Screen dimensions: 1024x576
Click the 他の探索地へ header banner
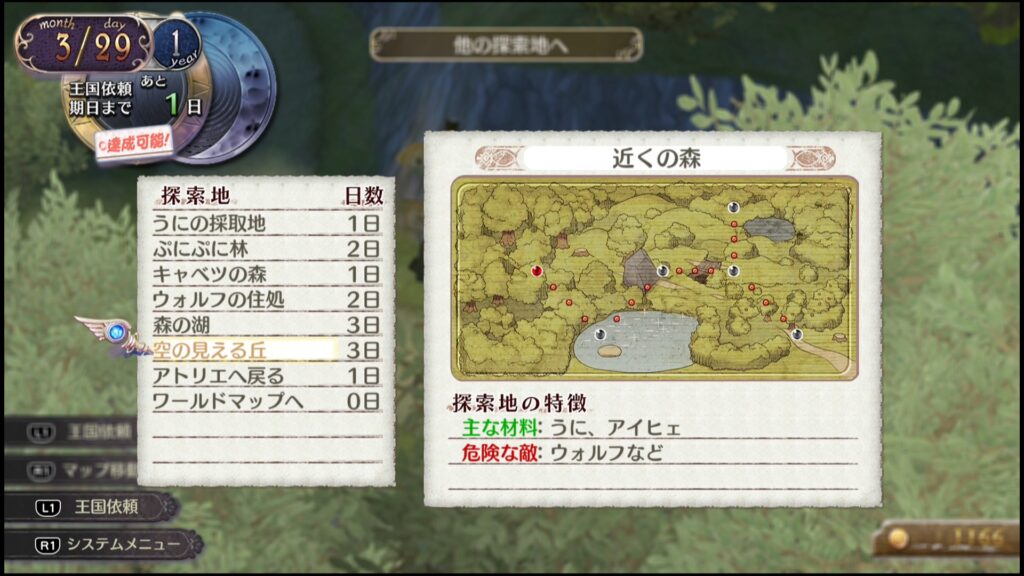505,45
